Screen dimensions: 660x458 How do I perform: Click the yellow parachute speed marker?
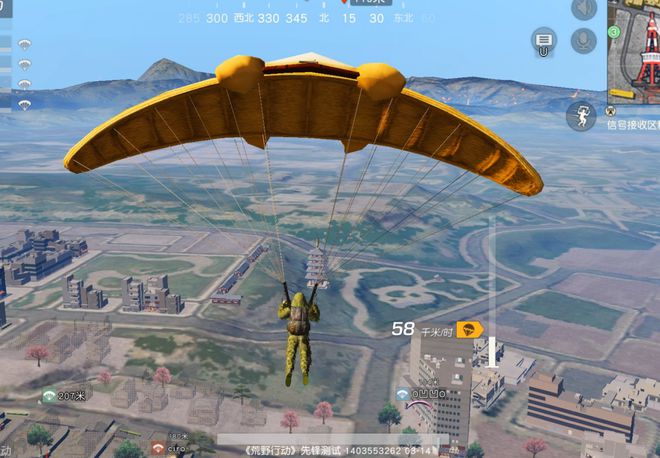[x=470, y=329]
